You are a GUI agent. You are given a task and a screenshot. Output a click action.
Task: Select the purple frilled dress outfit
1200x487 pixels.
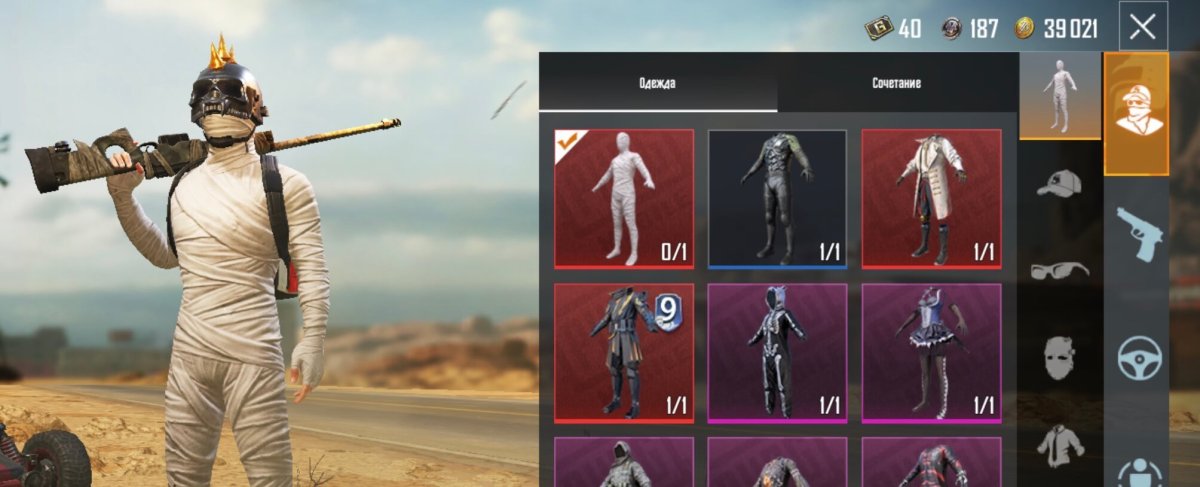[x=931, y=353]
